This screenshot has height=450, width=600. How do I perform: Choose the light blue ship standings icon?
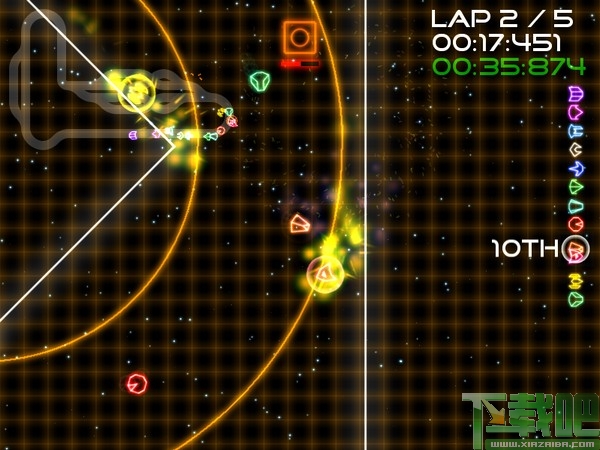576,130
